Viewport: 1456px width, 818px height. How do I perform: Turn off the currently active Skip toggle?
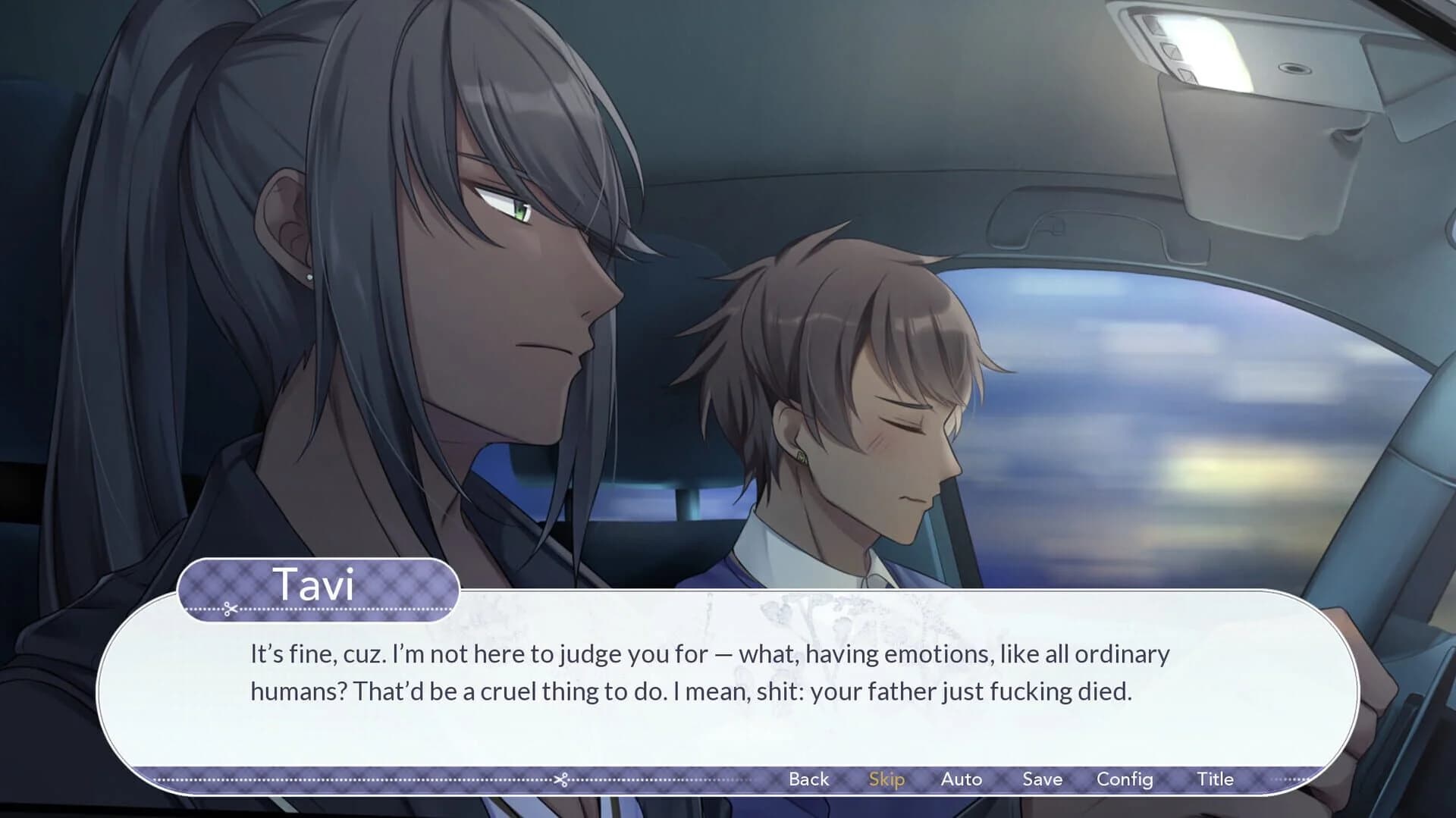886,779
